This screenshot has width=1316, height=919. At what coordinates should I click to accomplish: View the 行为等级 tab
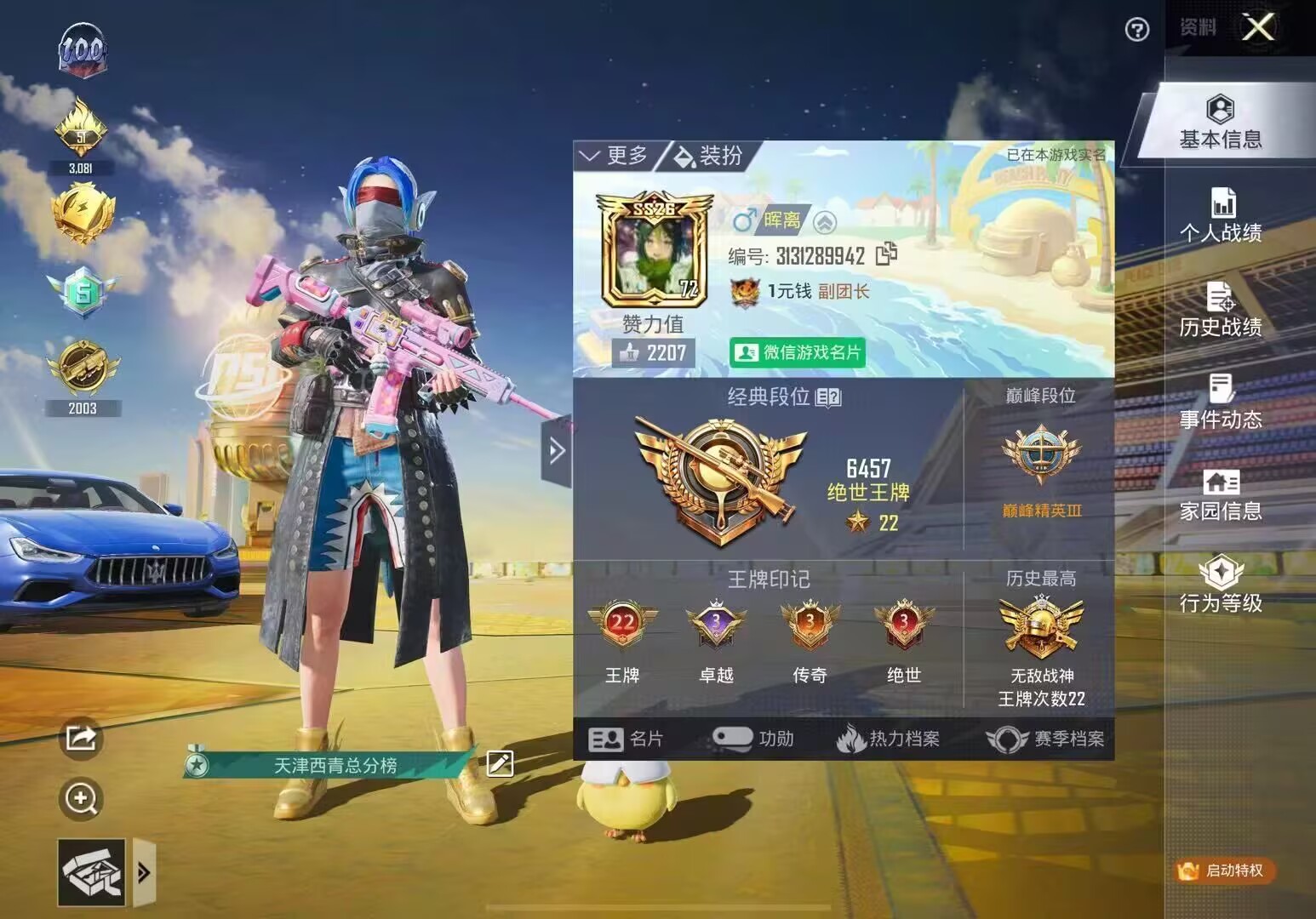coord(1221,586)
